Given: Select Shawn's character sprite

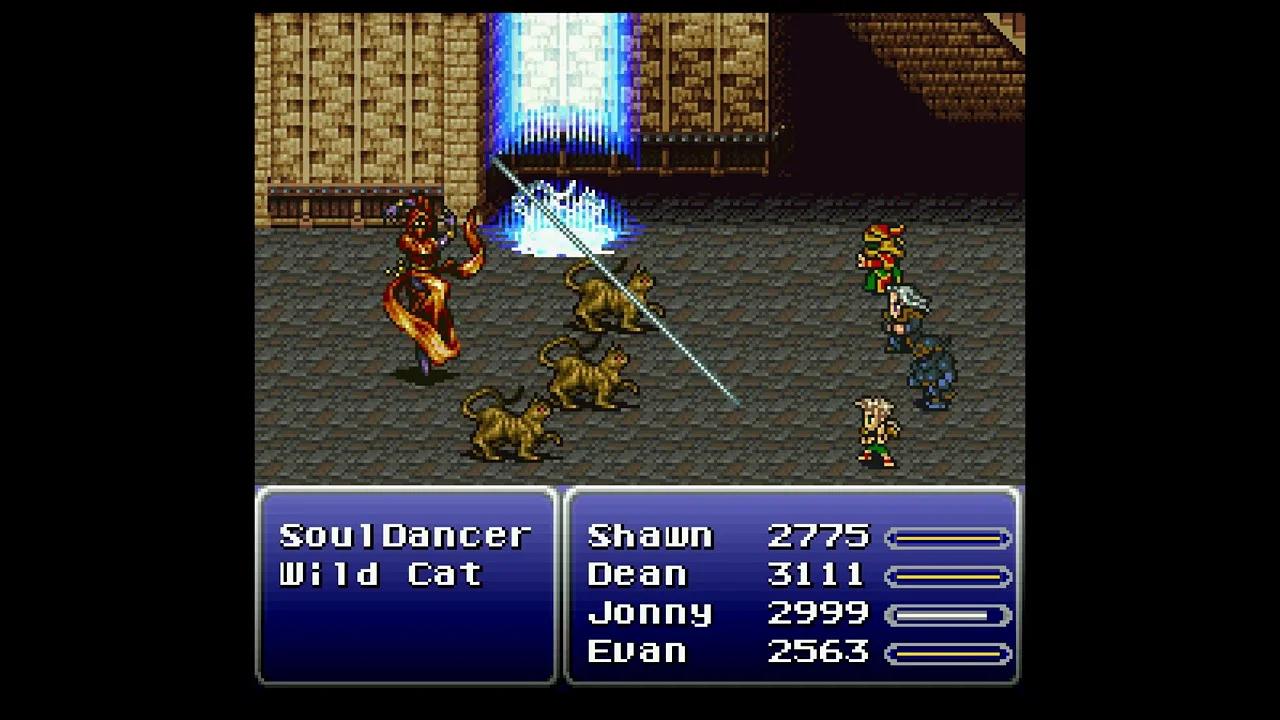Looking at the screenshot, I should (880, 255).
